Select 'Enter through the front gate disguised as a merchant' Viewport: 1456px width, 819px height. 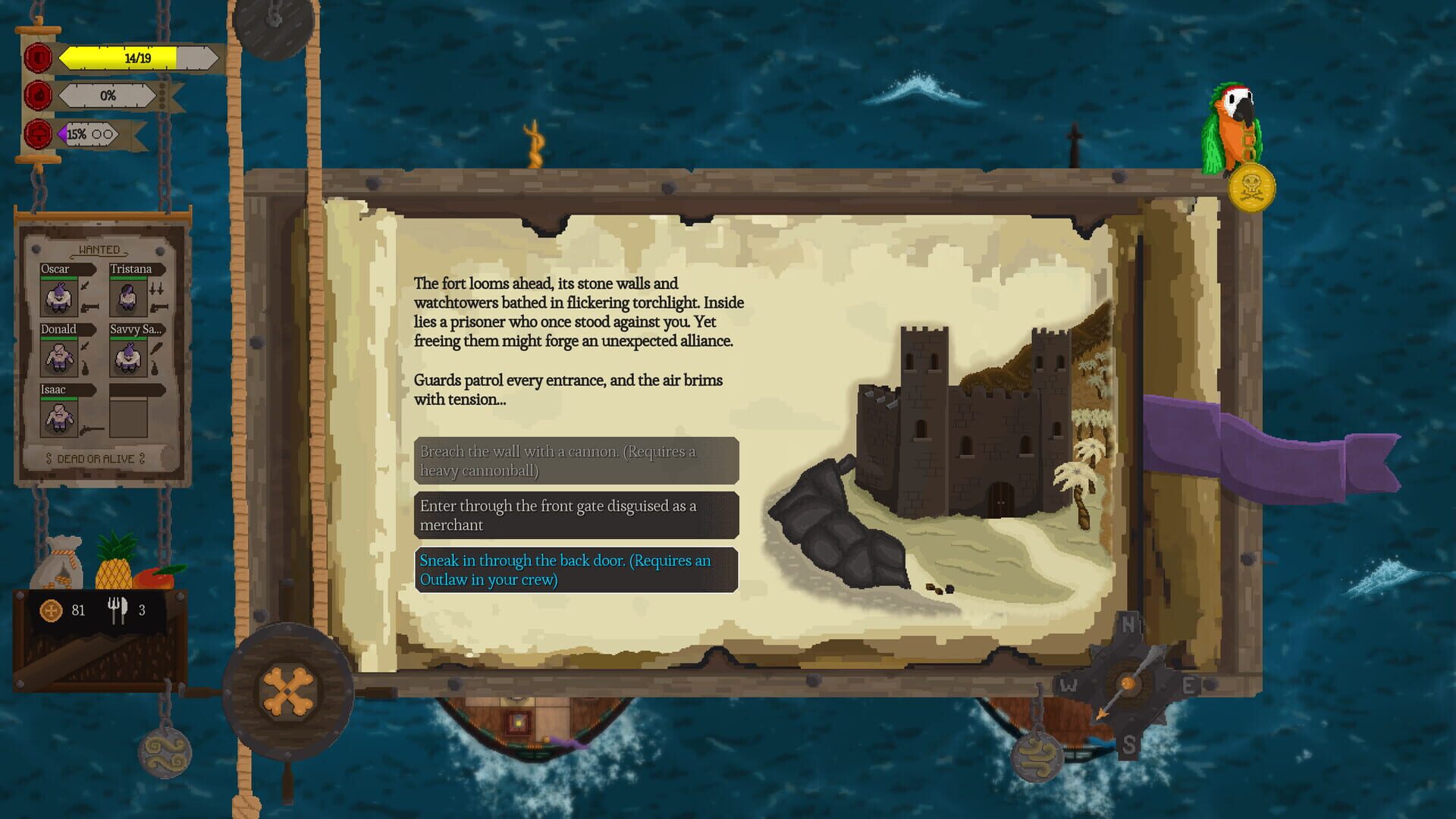click(x=576, y=515)
